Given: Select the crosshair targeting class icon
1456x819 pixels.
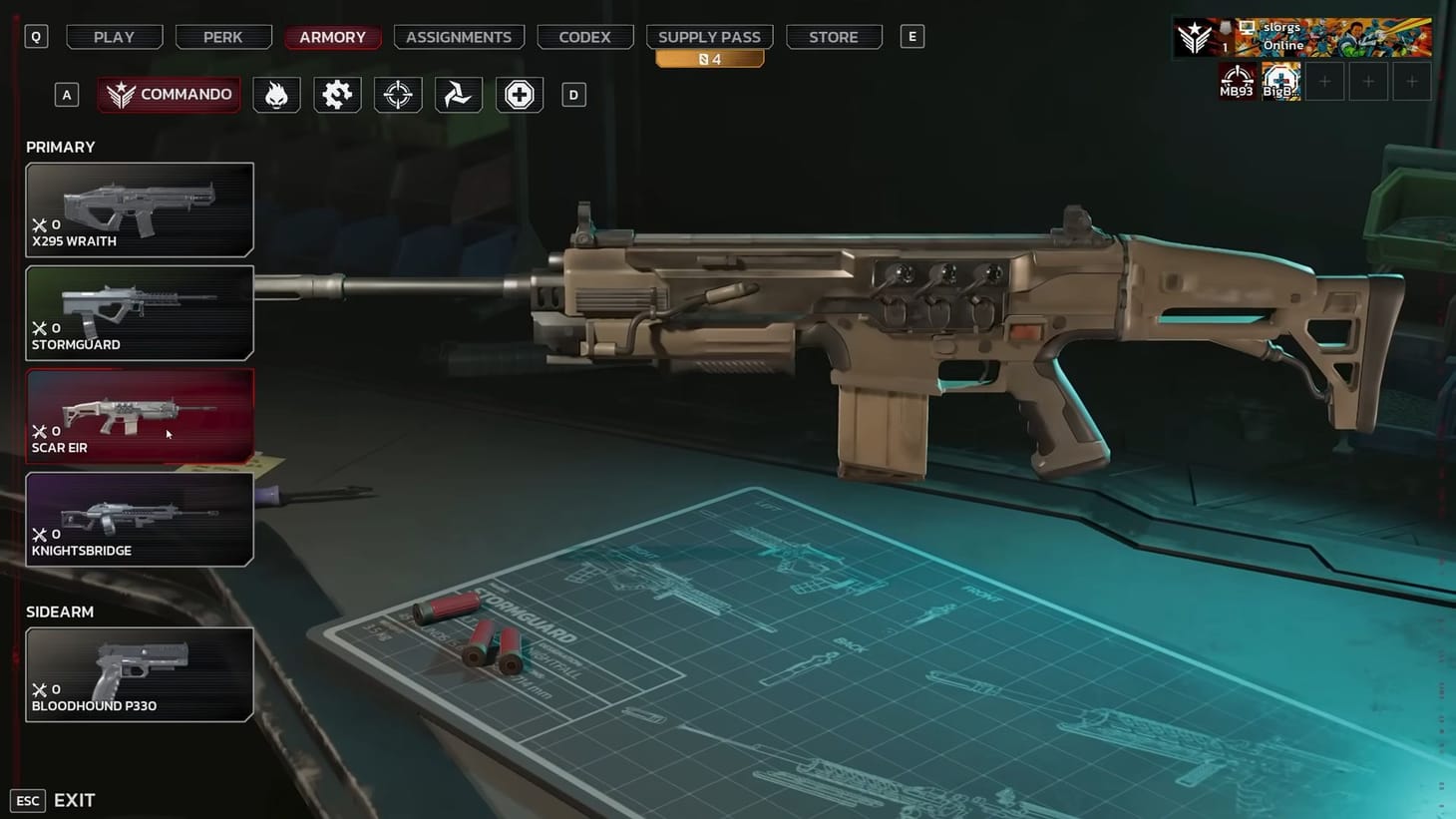Looking at the screenshot, I should [397, 94].
